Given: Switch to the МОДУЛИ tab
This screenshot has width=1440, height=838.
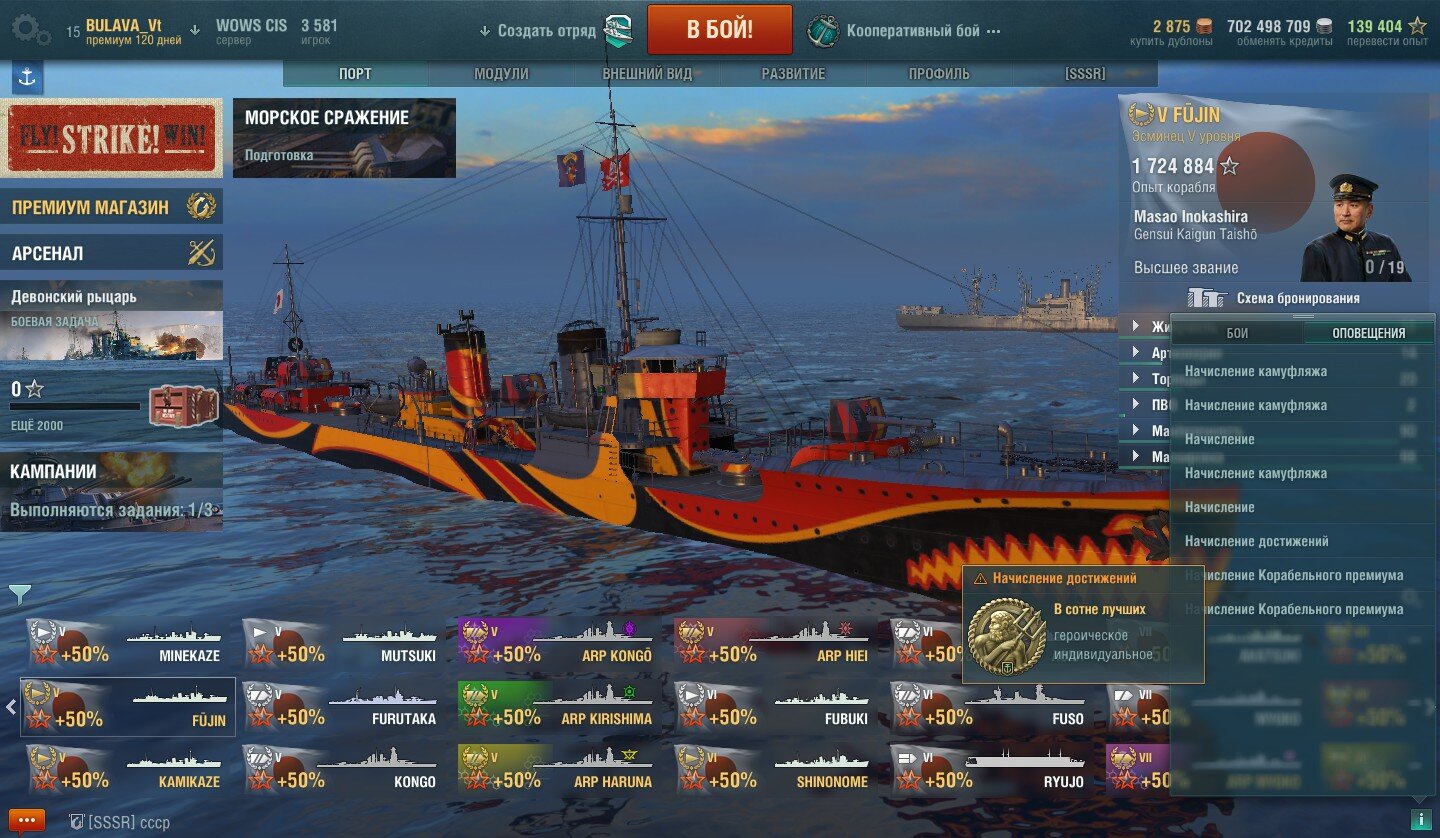Looking at the screenshot, I should click(501, 74).
